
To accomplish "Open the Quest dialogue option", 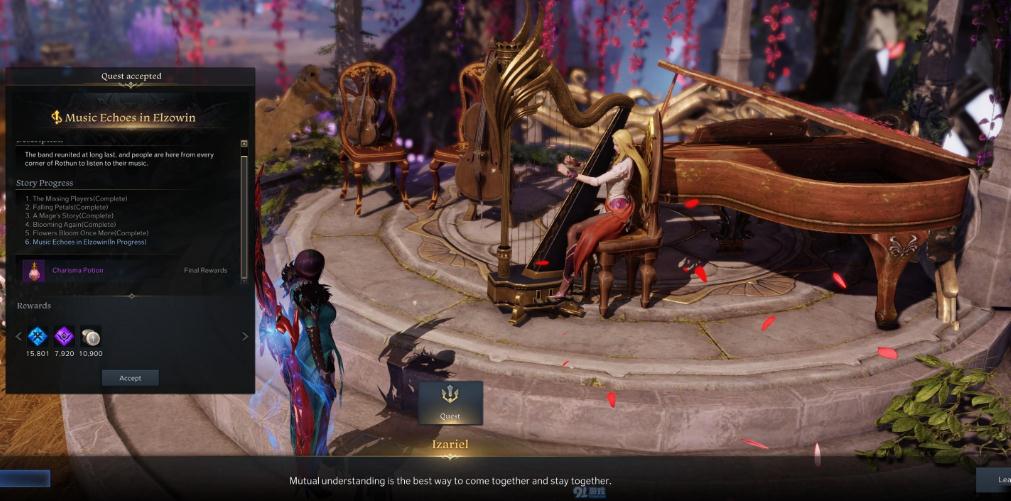I will pos(450,402).
